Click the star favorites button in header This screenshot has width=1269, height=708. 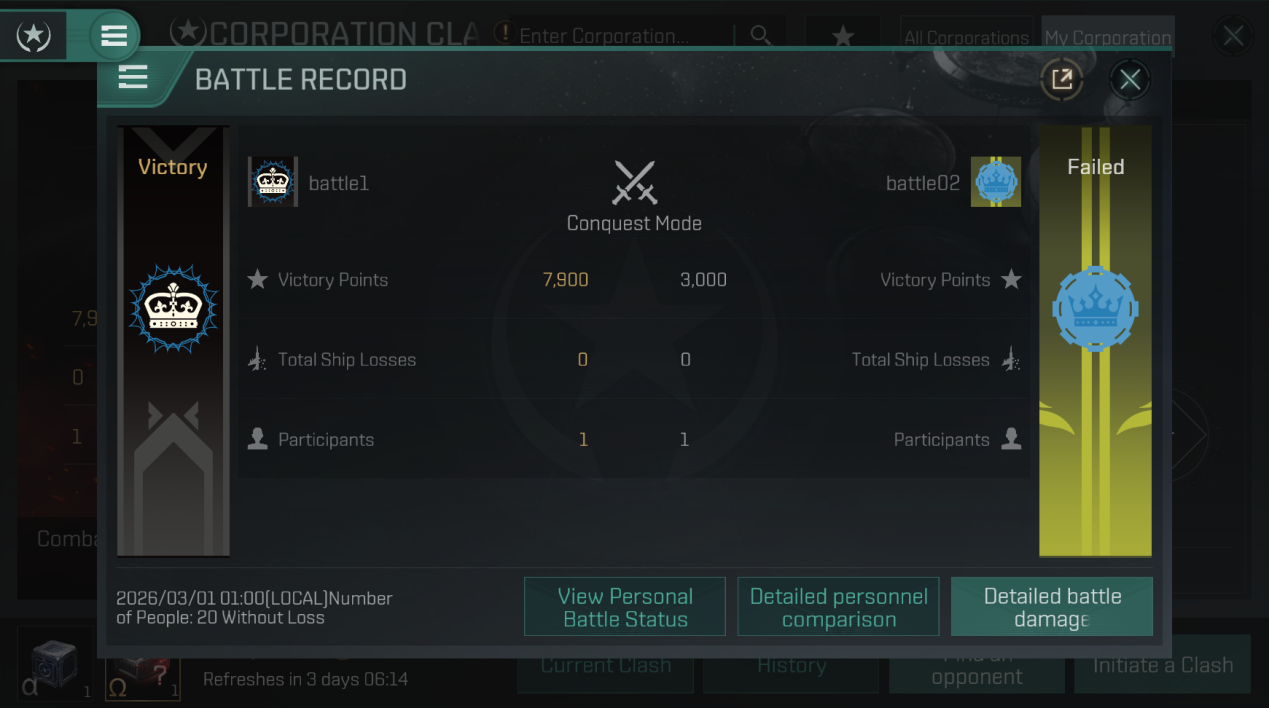[843, 37]
